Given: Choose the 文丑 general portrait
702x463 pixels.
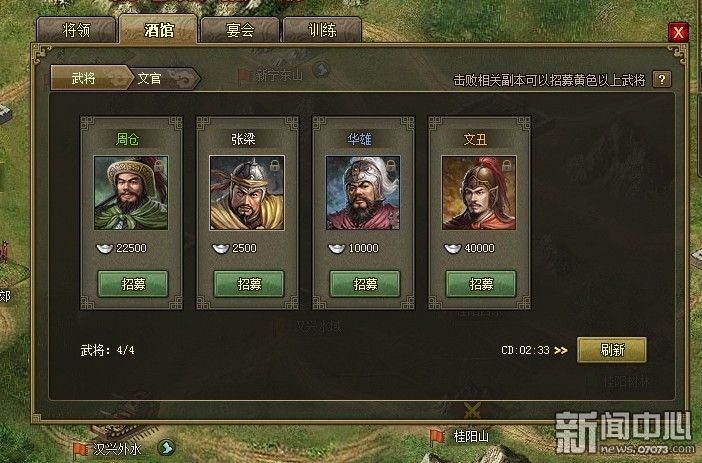Looking at the screenshot, I should [x=479, y=192].
